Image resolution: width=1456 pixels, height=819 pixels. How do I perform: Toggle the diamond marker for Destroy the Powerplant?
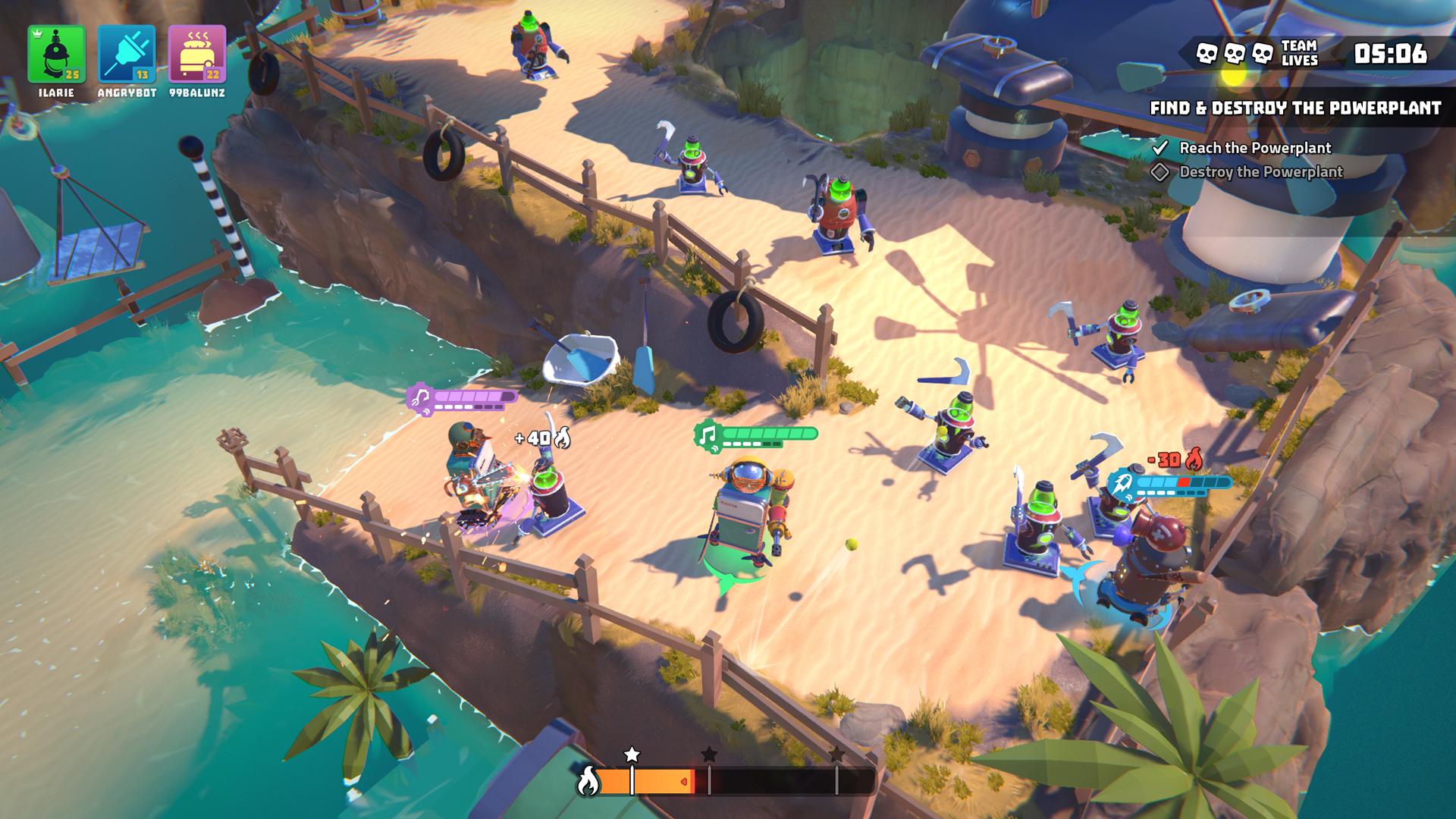click(x=1160, y=172)
